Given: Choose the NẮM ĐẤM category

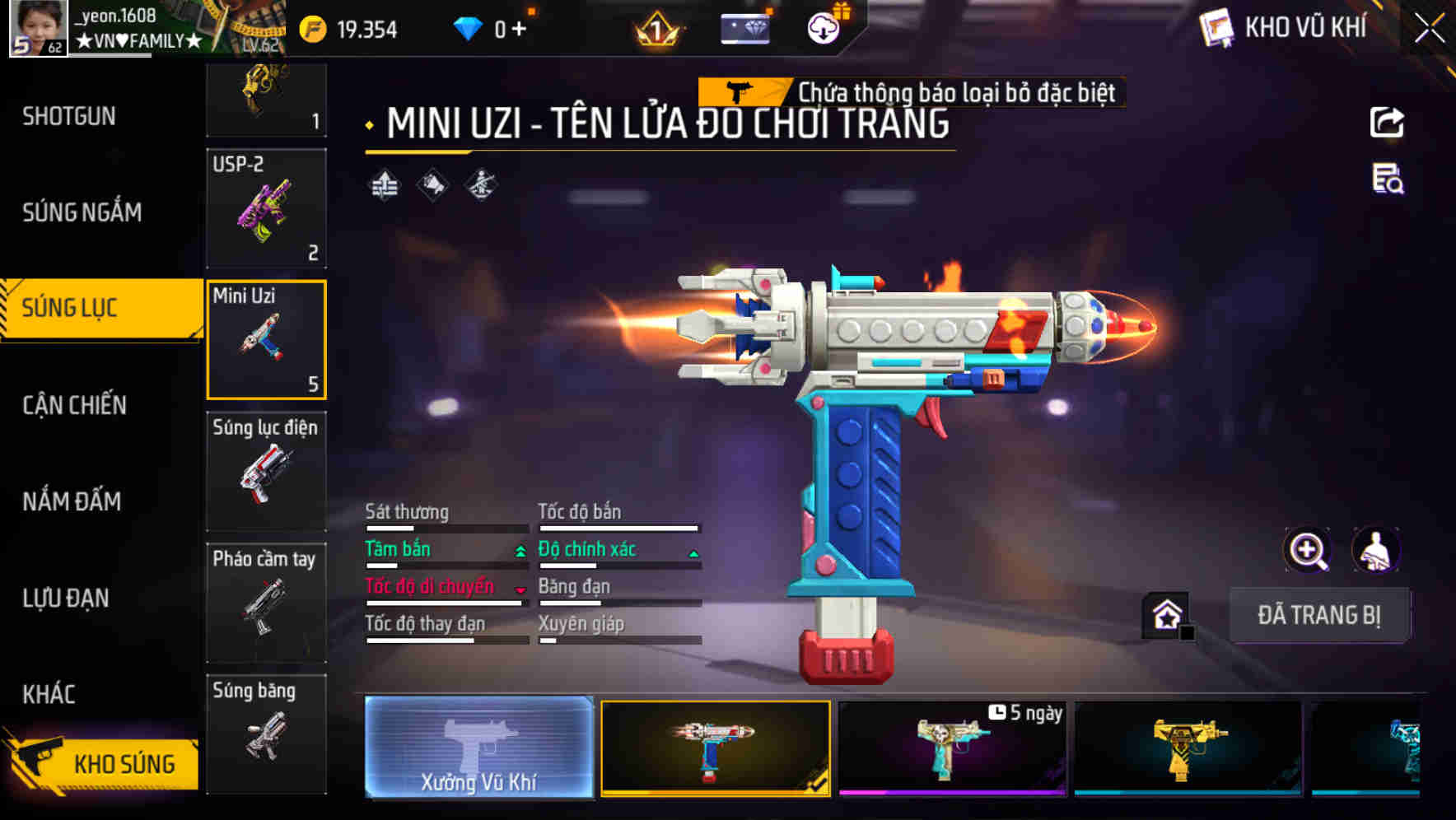Looking at the screenshot, I should (x=72, y=501).
